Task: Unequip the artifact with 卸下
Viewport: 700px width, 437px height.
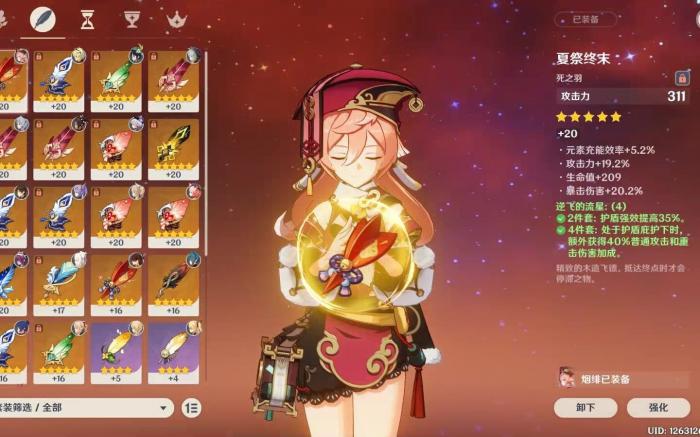Action: coord(586,407)
